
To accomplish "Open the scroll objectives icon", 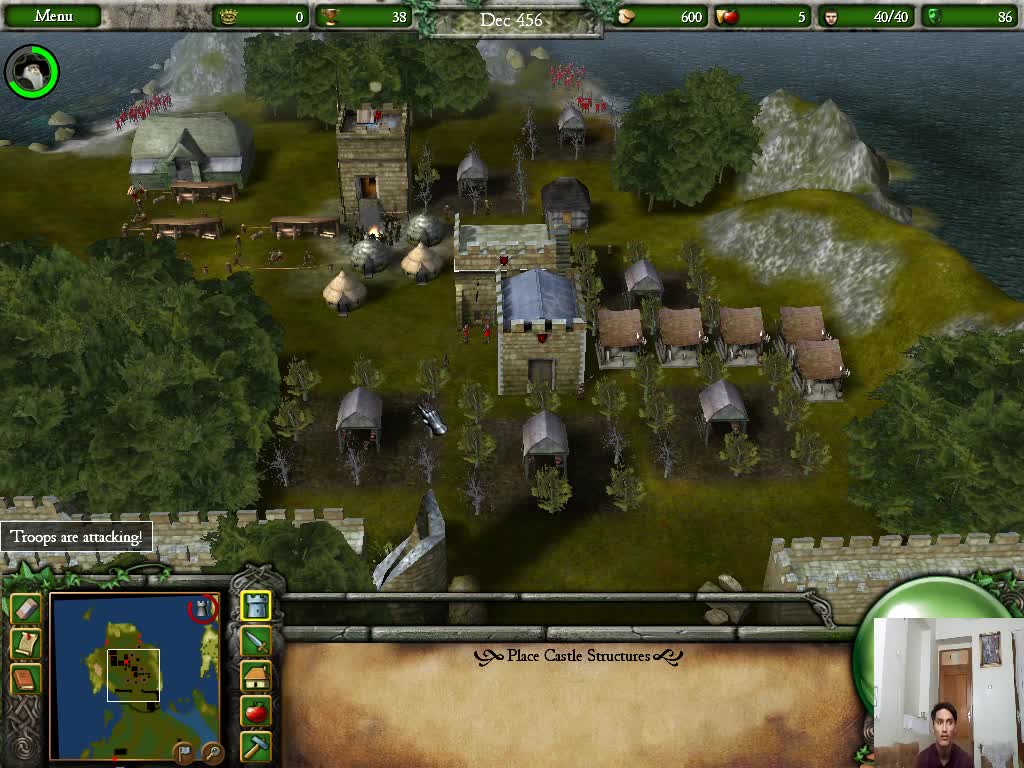I will tap(26, 644).
